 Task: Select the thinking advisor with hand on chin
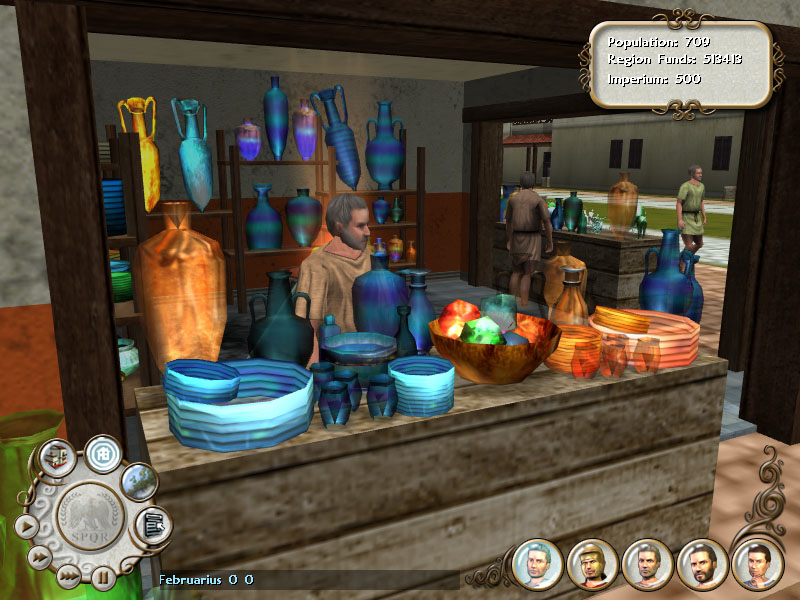point(756,564)
